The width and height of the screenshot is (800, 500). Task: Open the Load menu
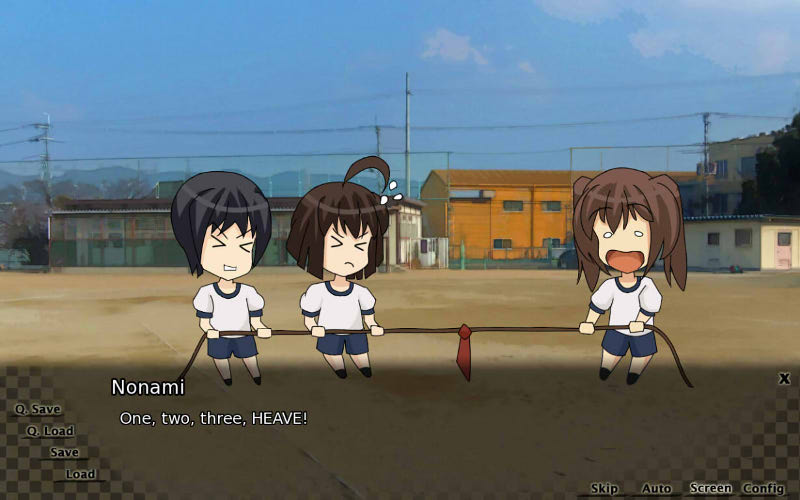point(80,474)
